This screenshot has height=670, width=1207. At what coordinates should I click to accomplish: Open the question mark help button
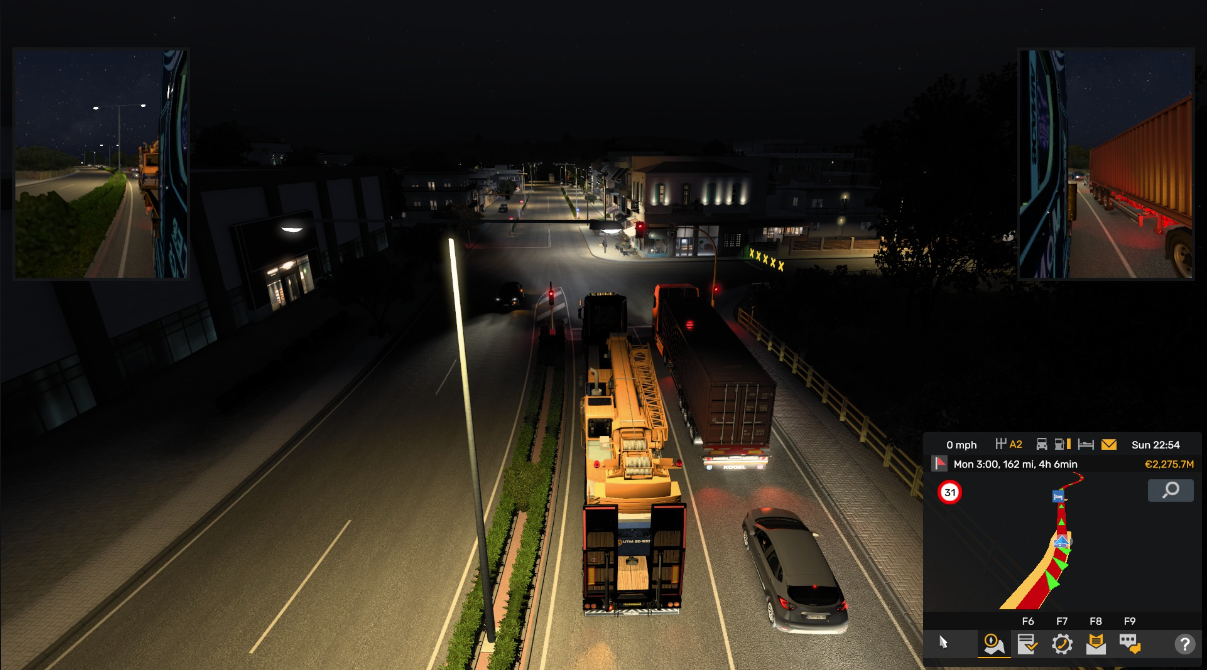click(1184, 645)
